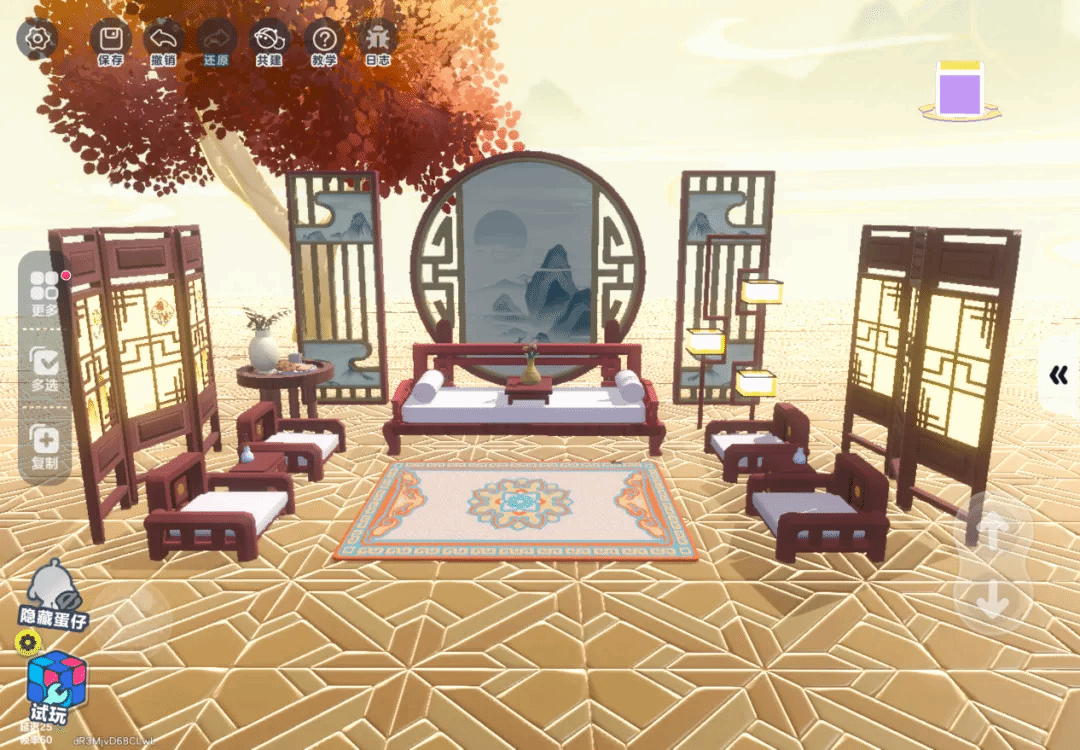Toggle 多选 multi-select mode
Viewport: 1080px width, 750px height.
click(x=45, y=366)
